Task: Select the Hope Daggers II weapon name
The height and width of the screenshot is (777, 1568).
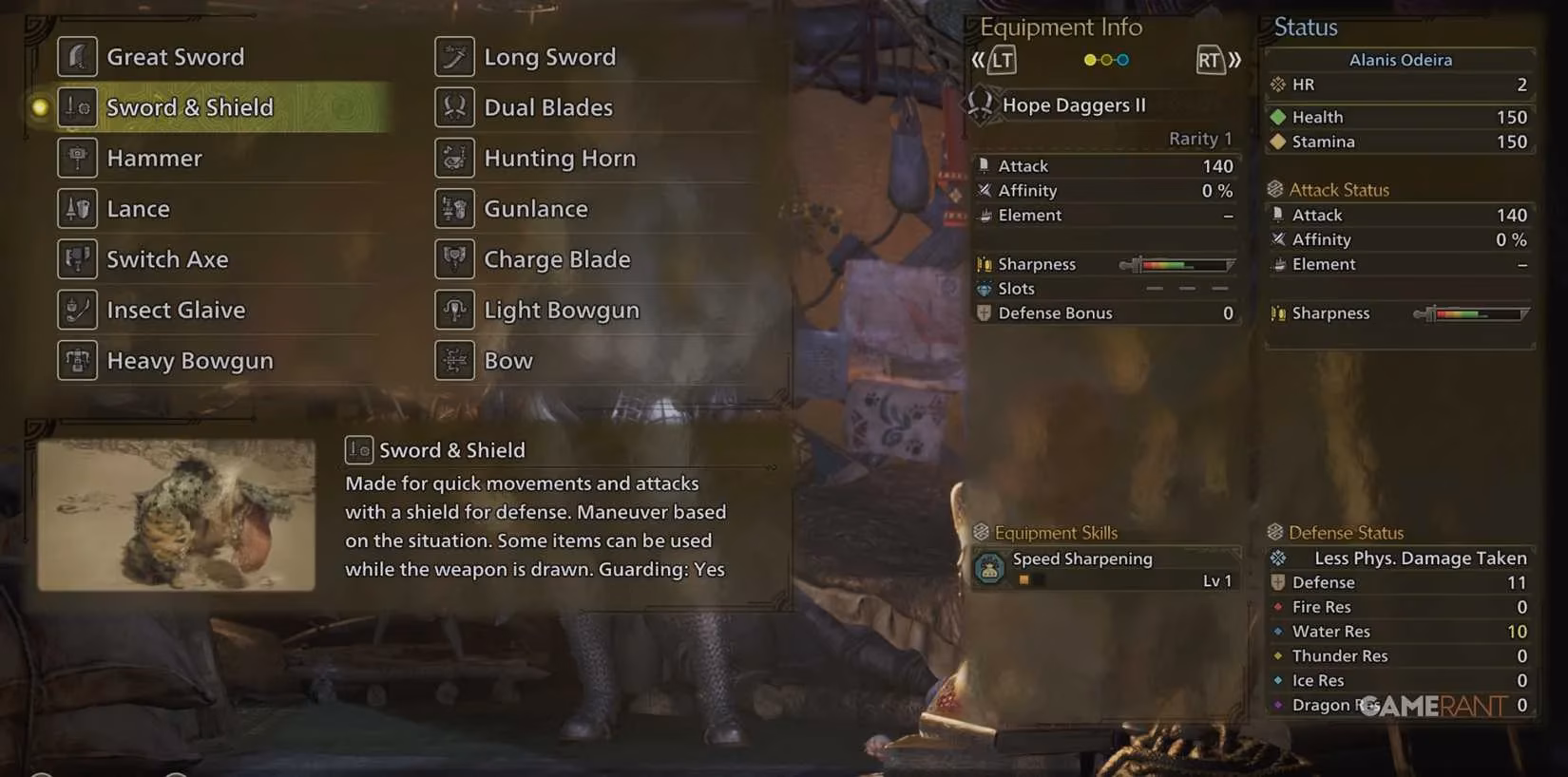Action: (x=1074, y=105)
